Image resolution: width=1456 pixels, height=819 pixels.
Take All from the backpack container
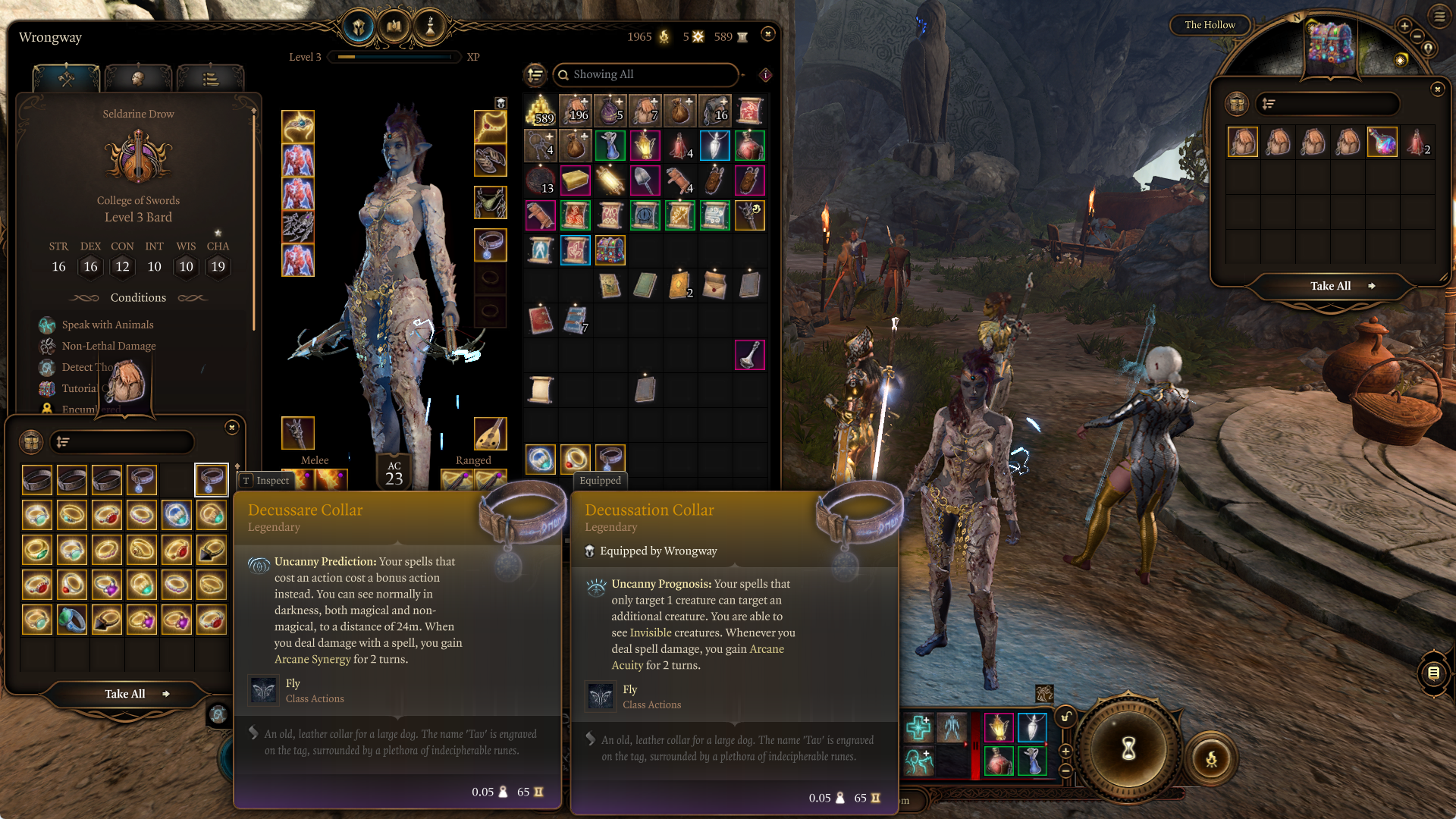[x=1332, y=286]
